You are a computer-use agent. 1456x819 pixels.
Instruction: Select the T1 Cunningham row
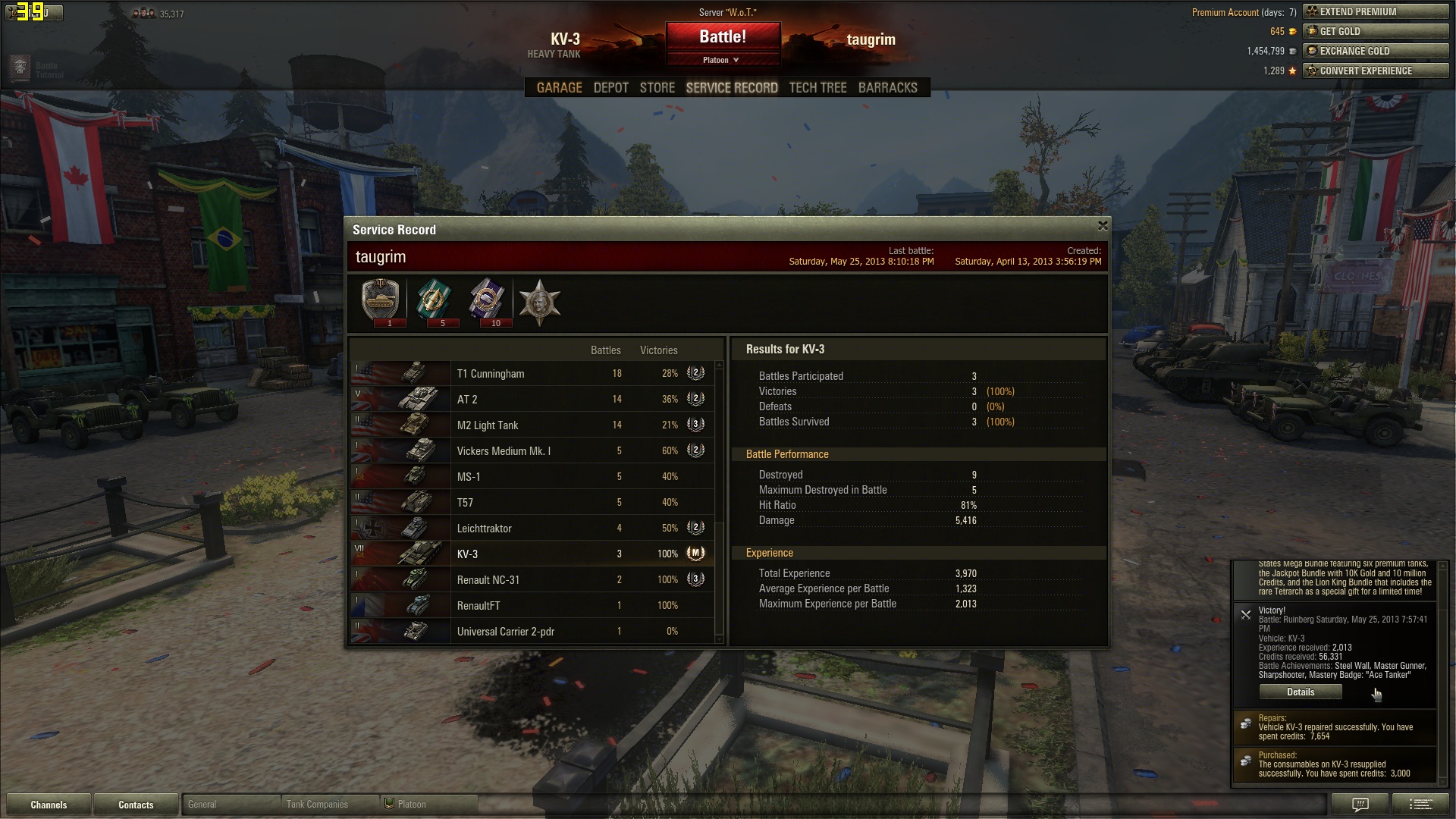531,374
